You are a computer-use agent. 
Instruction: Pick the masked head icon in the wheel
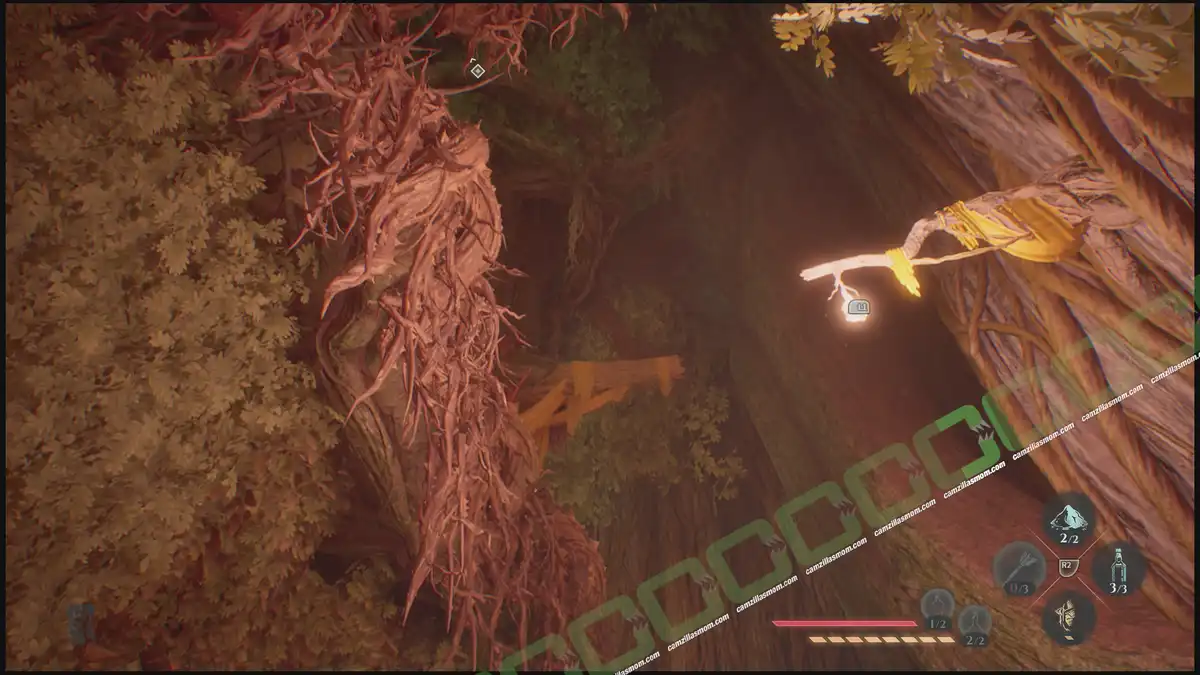pos(1069,616)
